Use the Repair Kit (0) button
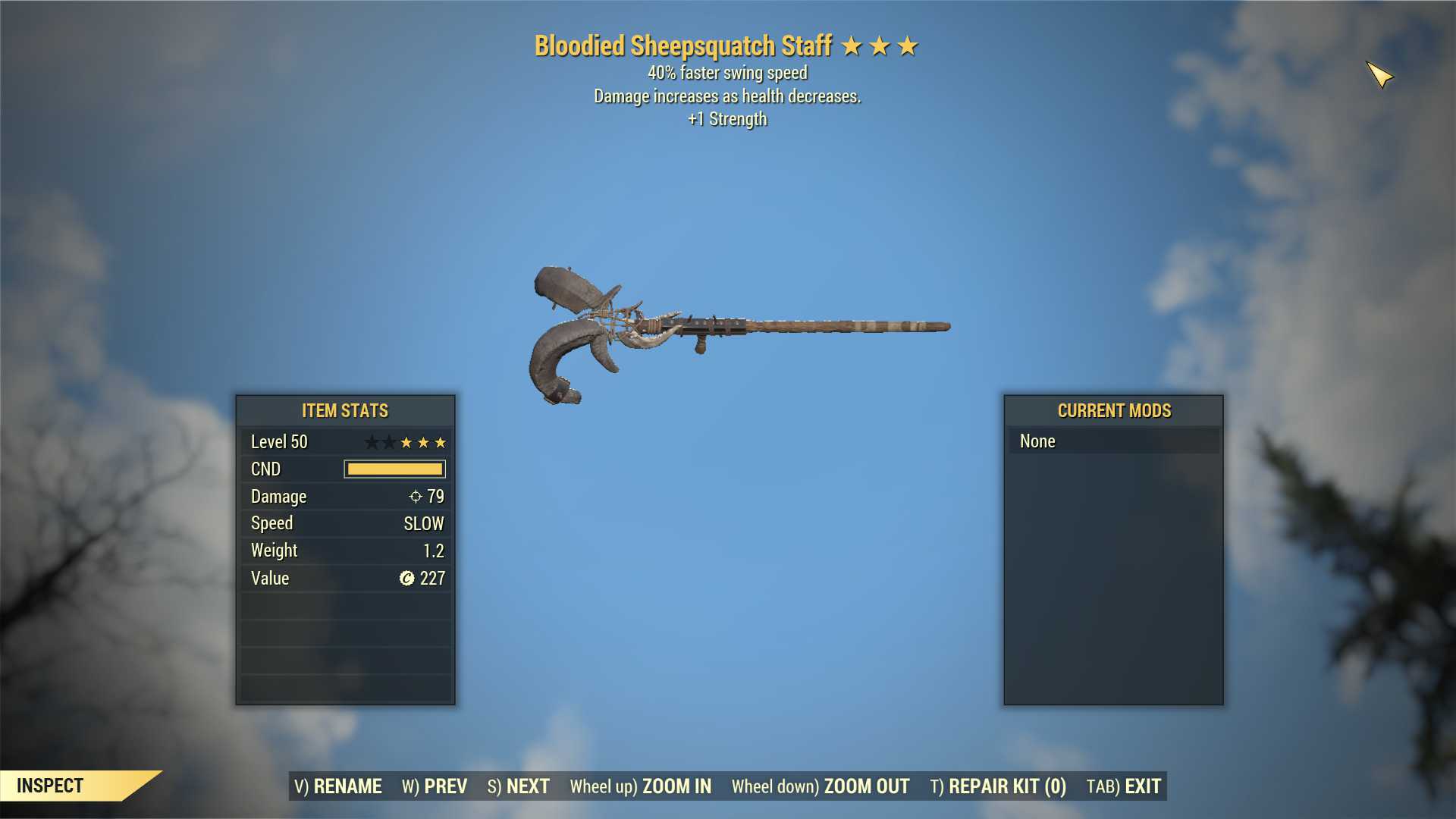The width and height of the screenshot is (1456, 819). click(998, 786)
